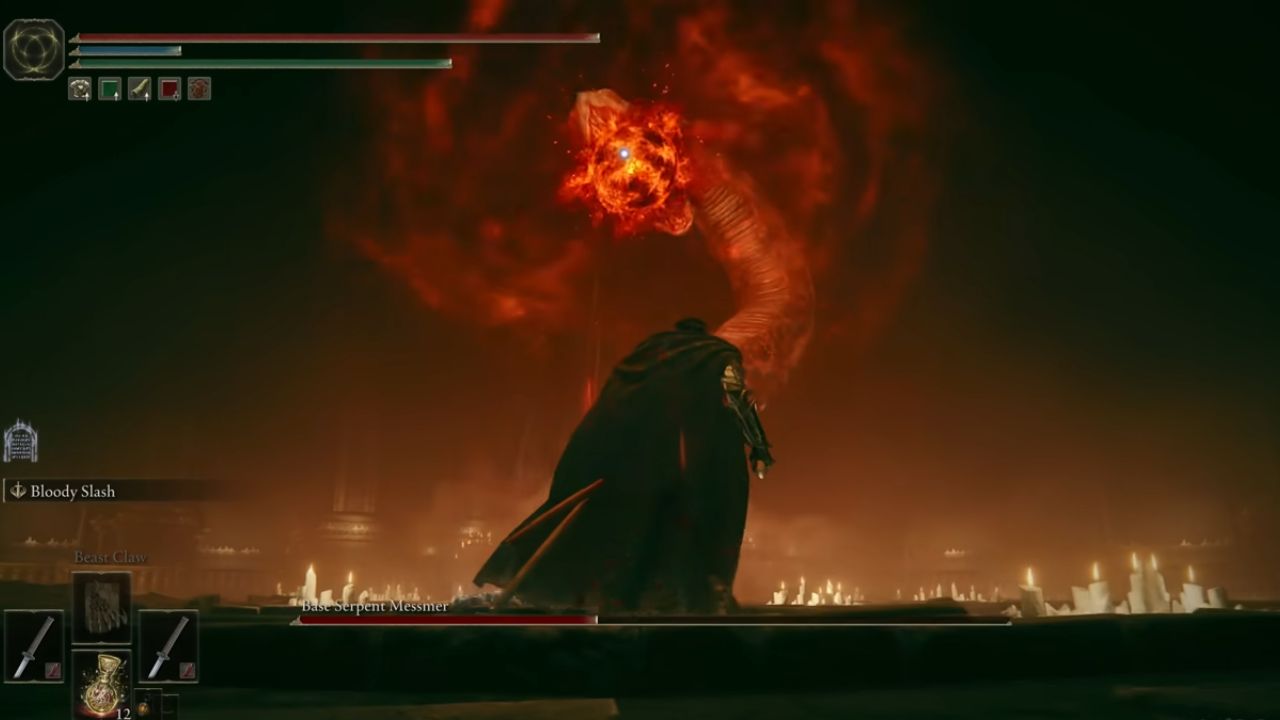This screenshot has height=720, width=1280.
Task: Click the Beast Claw label text
Action: click(x=110, y=556)
